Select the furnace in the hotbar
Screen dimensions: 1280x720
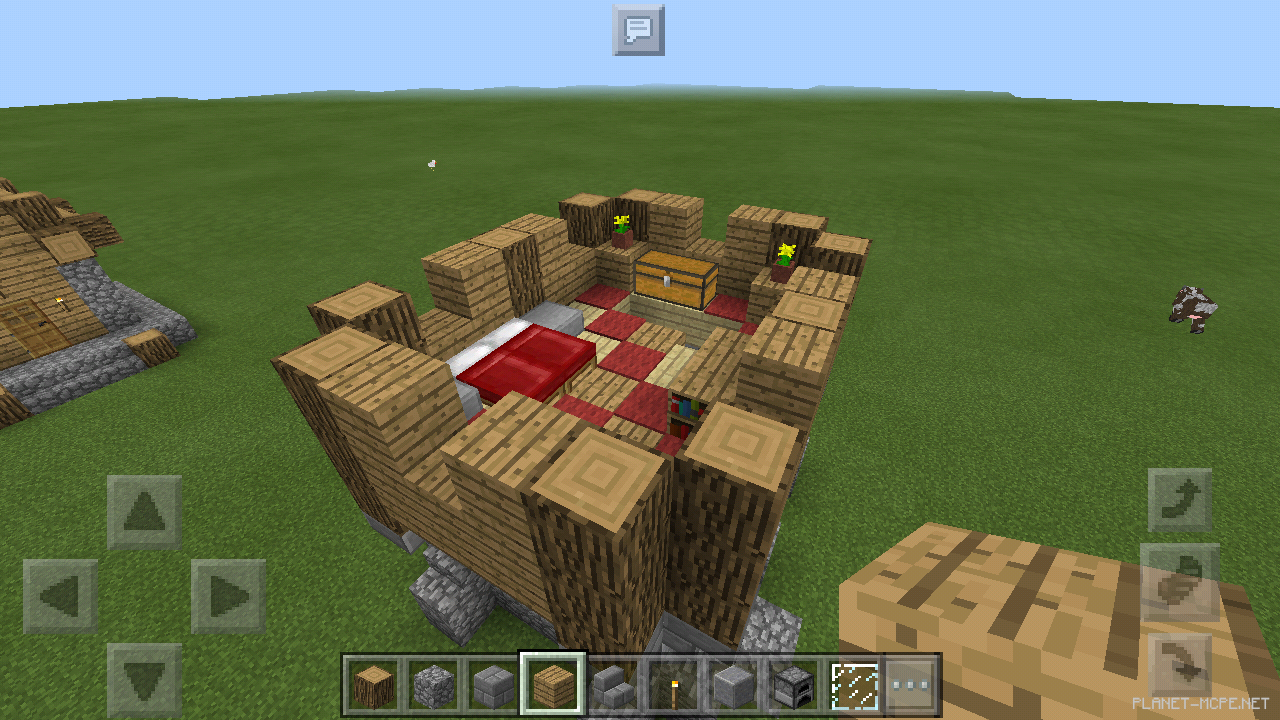point(795,678)
